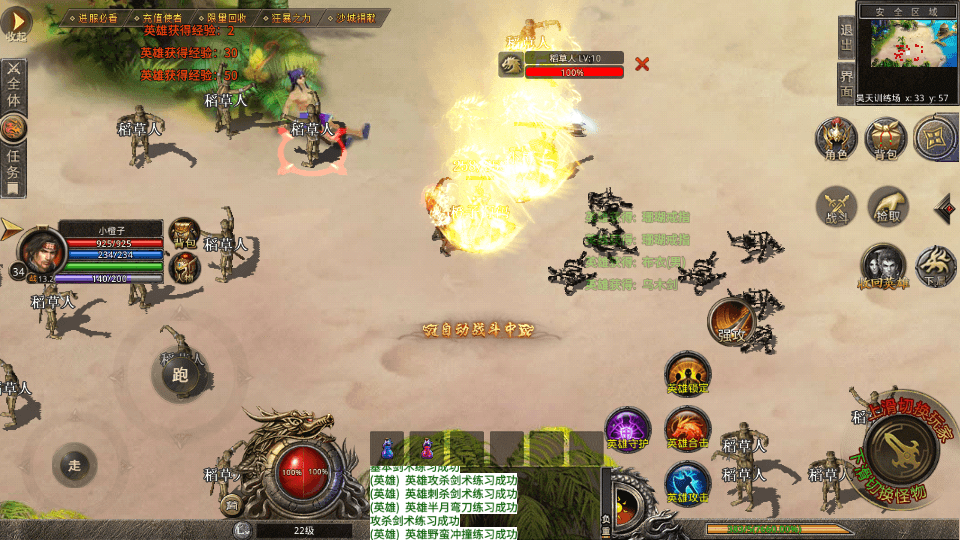Toggle the 界面 interface button

tap(847, 83)
